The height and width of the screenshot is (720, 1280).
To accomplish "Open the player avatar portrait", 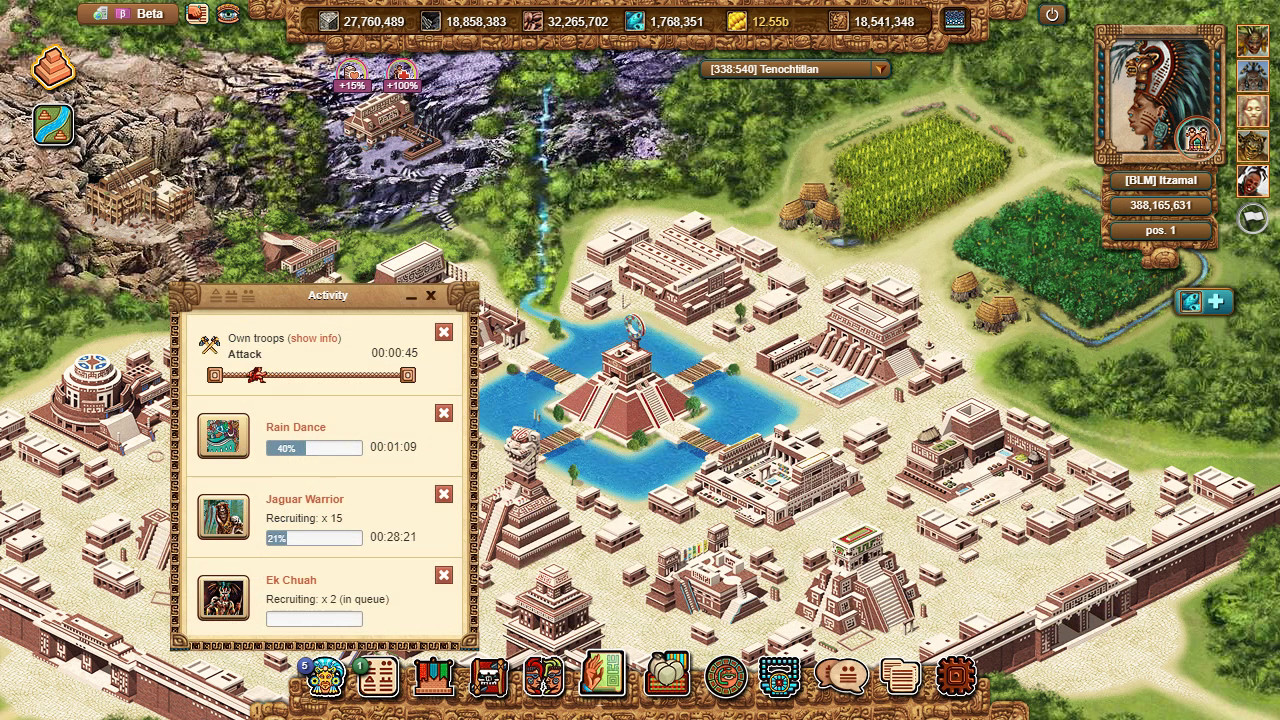I will (x=1158, y=98).
